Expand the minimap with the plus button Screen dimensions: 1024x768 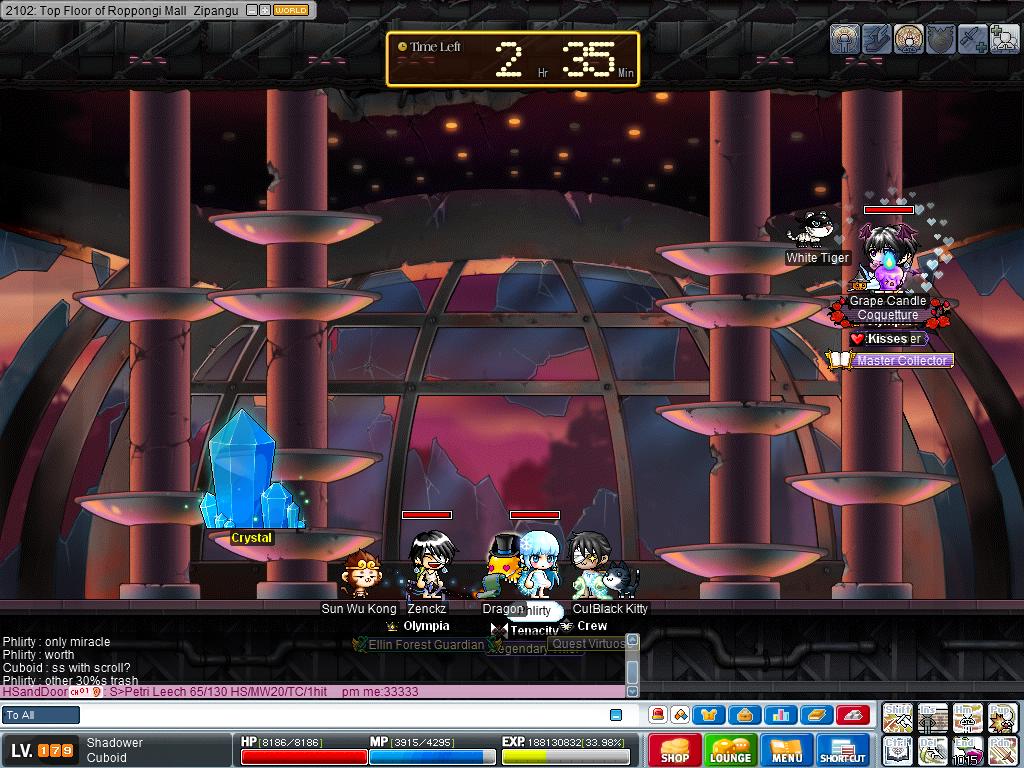(264, 10)
